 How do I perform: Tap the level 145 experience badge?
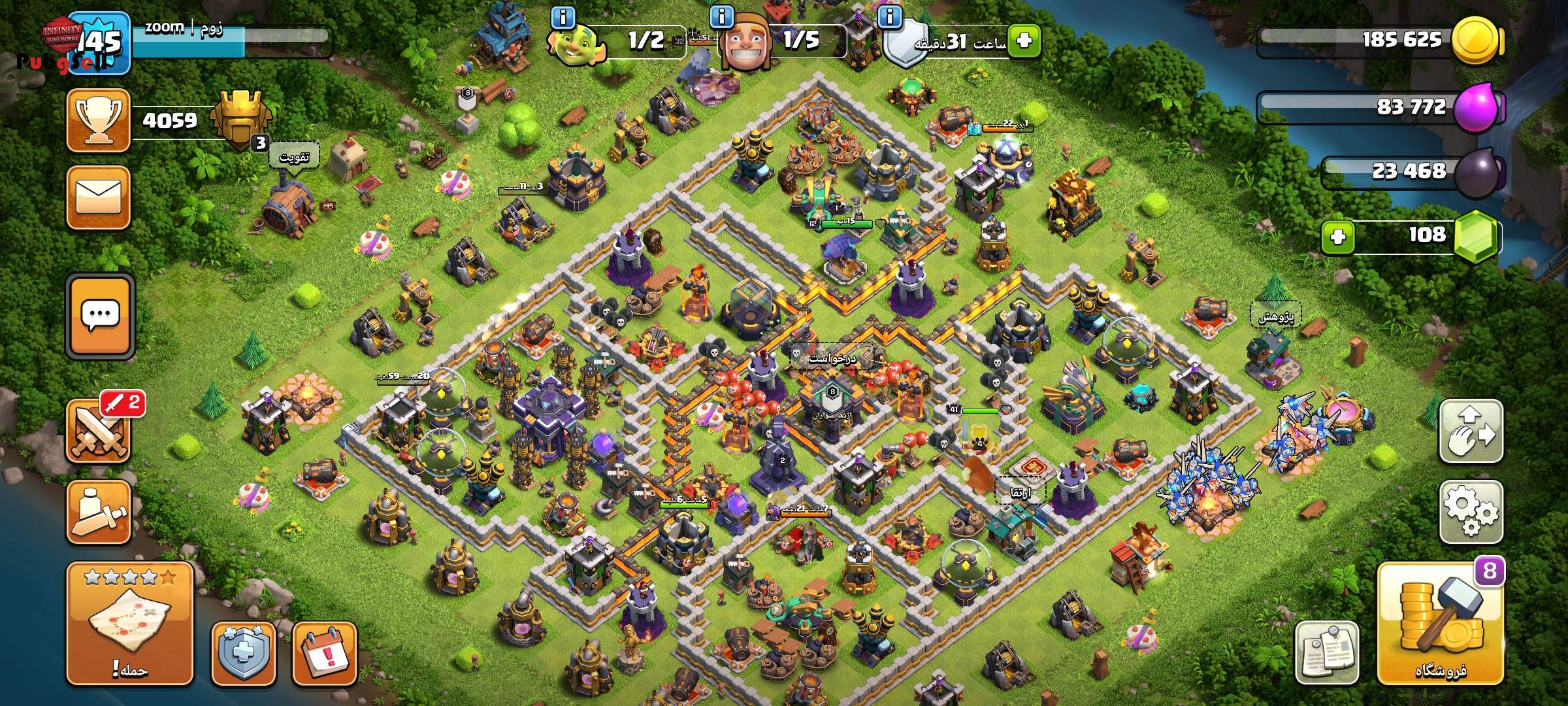pos(101,43)
